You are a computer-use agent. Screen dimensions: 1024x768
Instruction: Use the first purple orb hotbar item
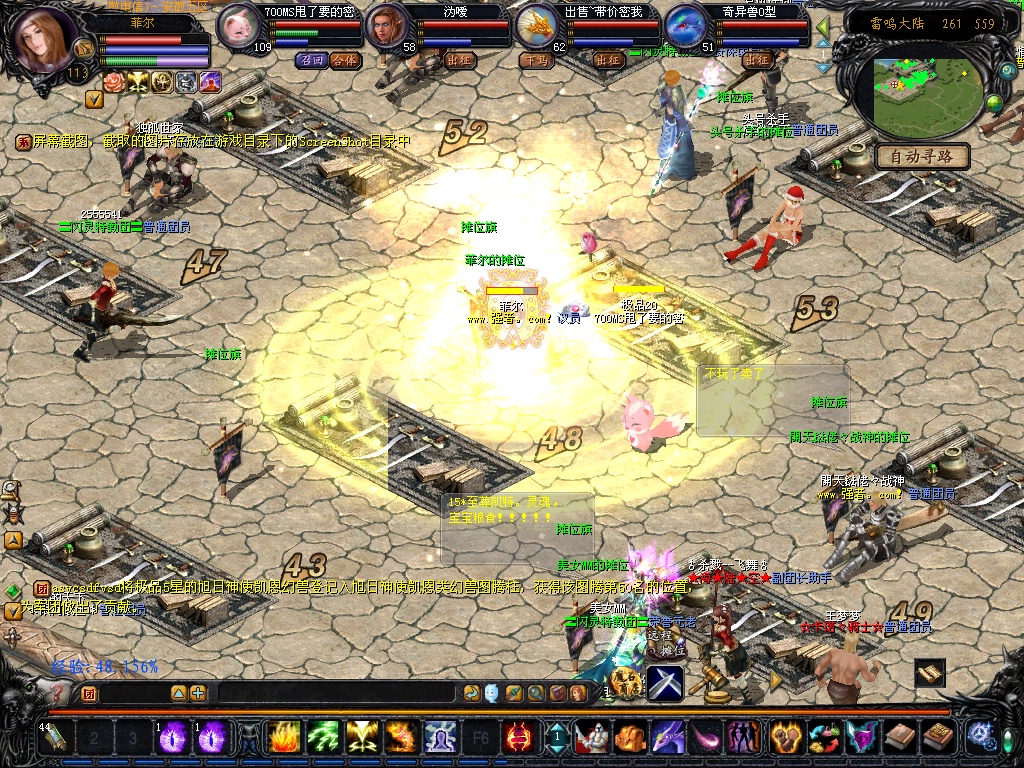point(172,738)
